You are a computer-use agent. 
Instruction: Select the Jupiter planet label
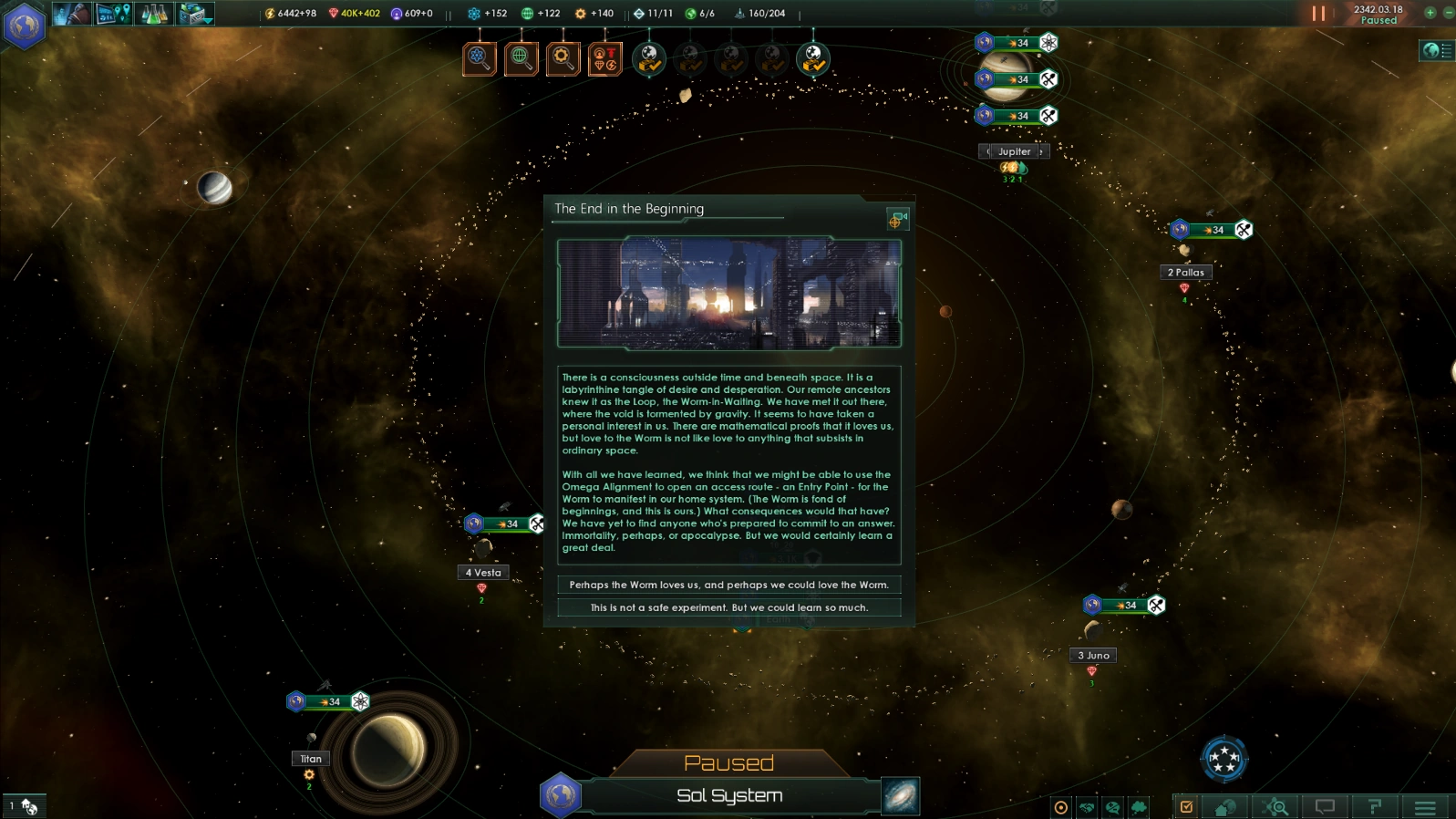pos(1014,151)
